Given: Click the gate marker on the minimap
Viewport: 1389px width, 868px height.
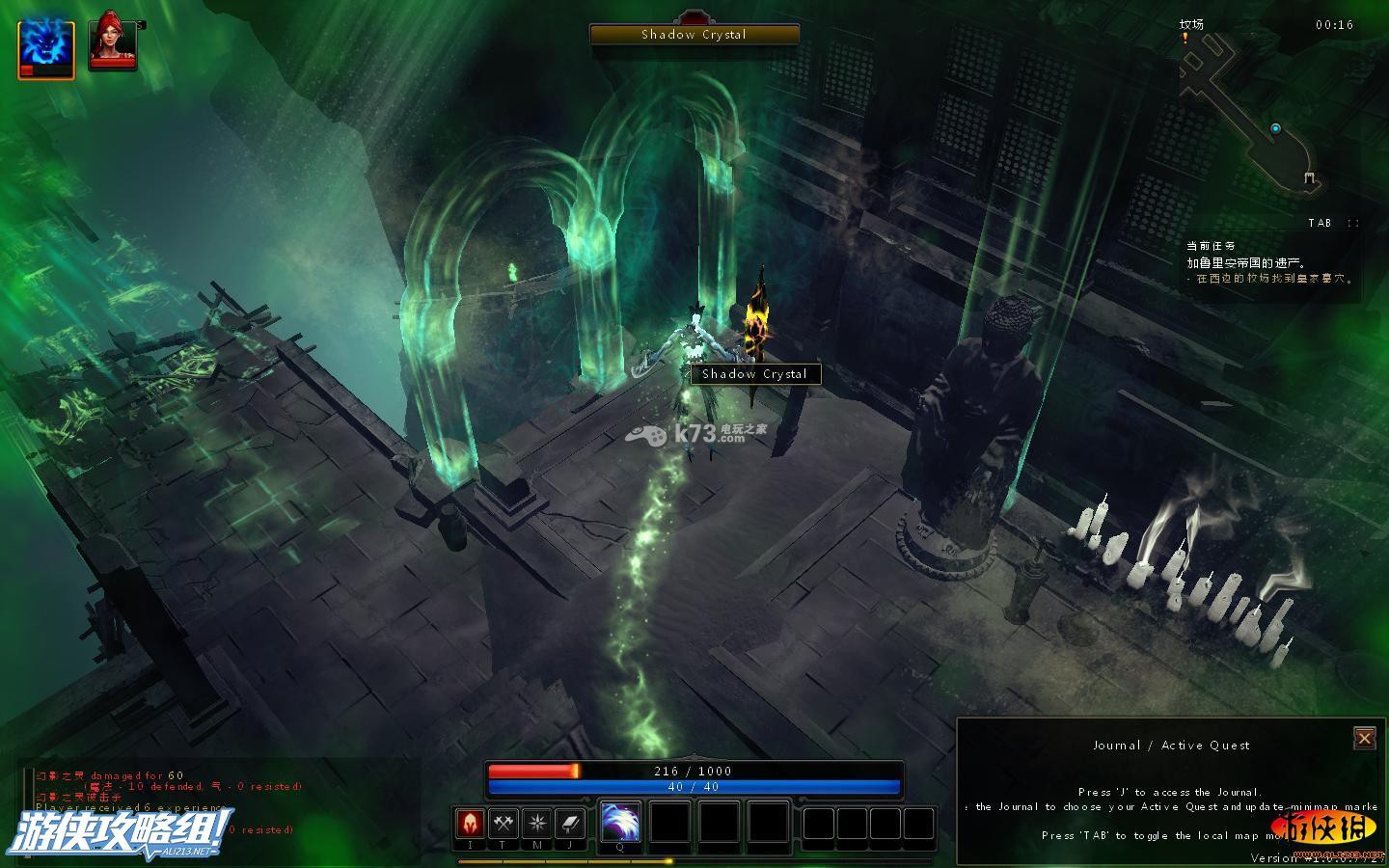Looking at the screenshot, I should [x=1309, y=177].
